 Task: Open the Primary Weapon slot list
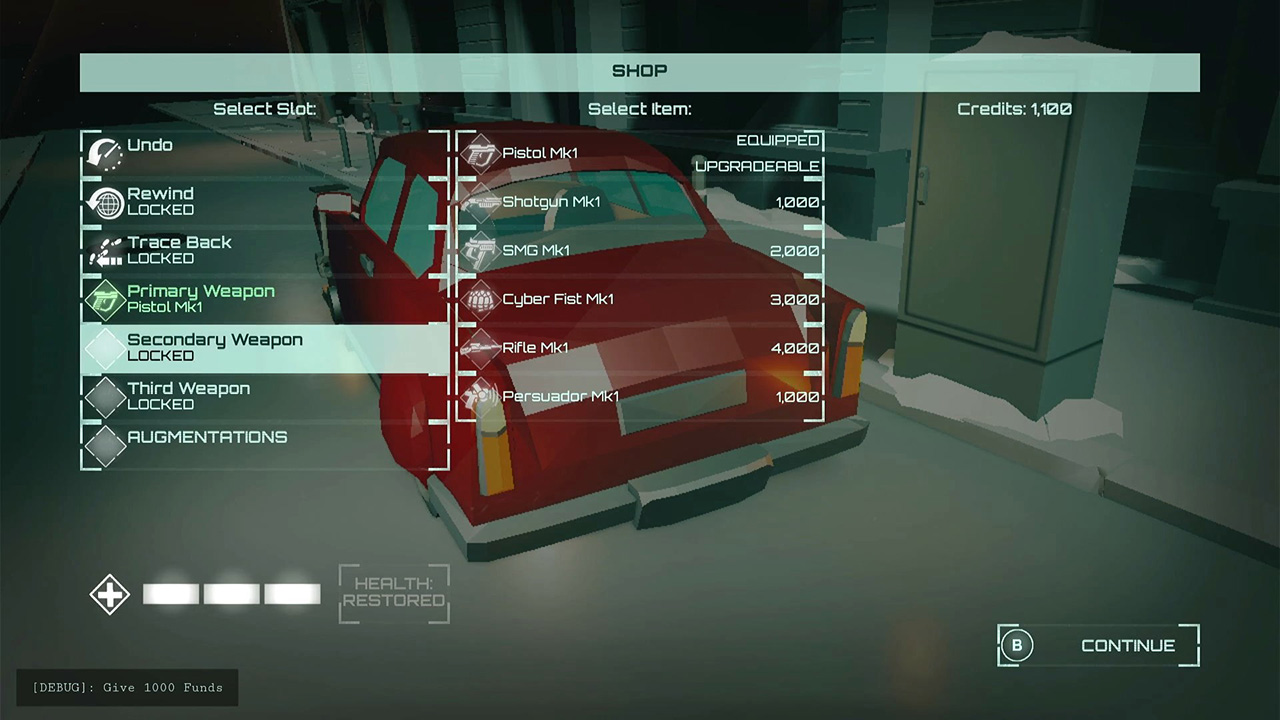click(200, 298)
